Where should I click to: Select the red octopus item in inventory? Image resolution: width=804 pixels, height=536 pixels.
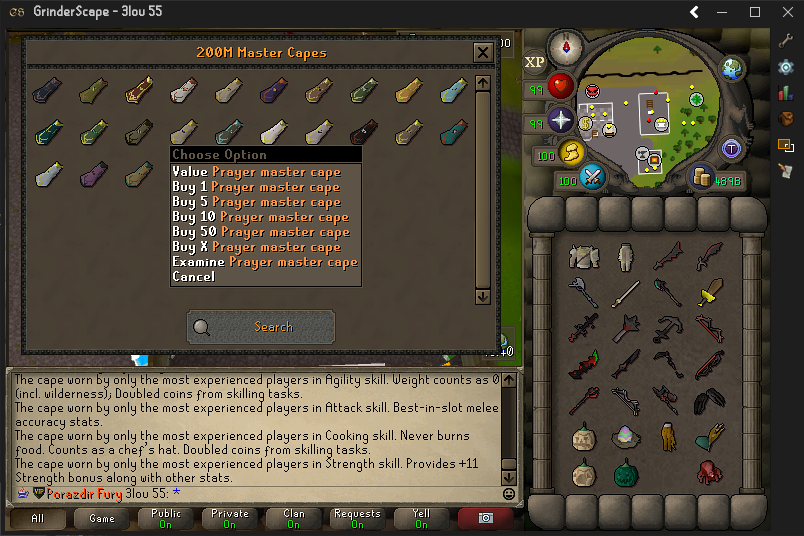pyautogui.click(x=710, y=472)
